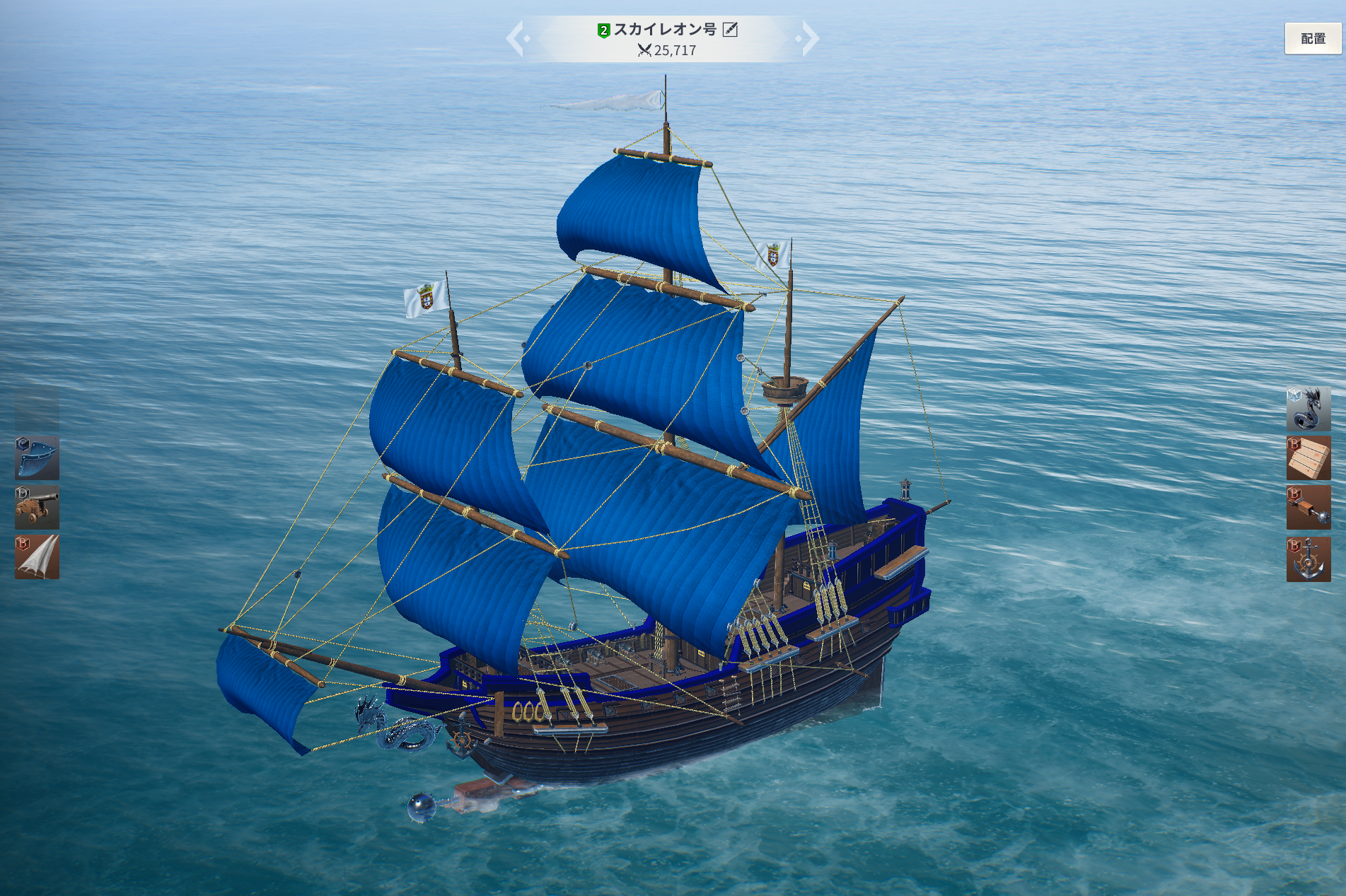This screenshot has height=896, width=1346.
Task: Select the blue armor plate equipment slot
Action: tap(37, 458)
